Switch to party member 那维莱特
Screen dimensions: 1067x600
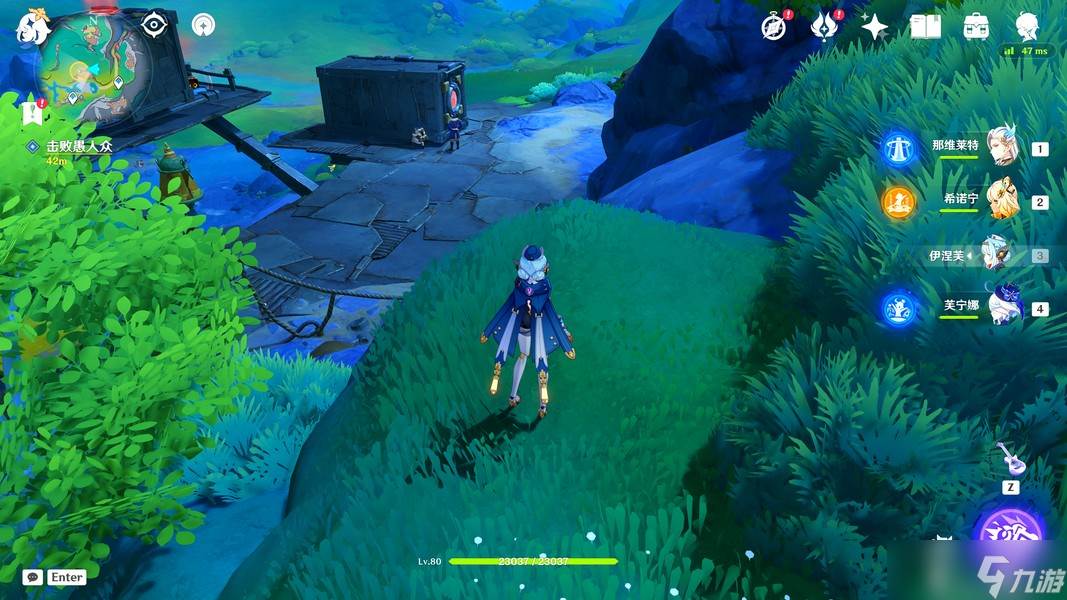coord(1000,148)
